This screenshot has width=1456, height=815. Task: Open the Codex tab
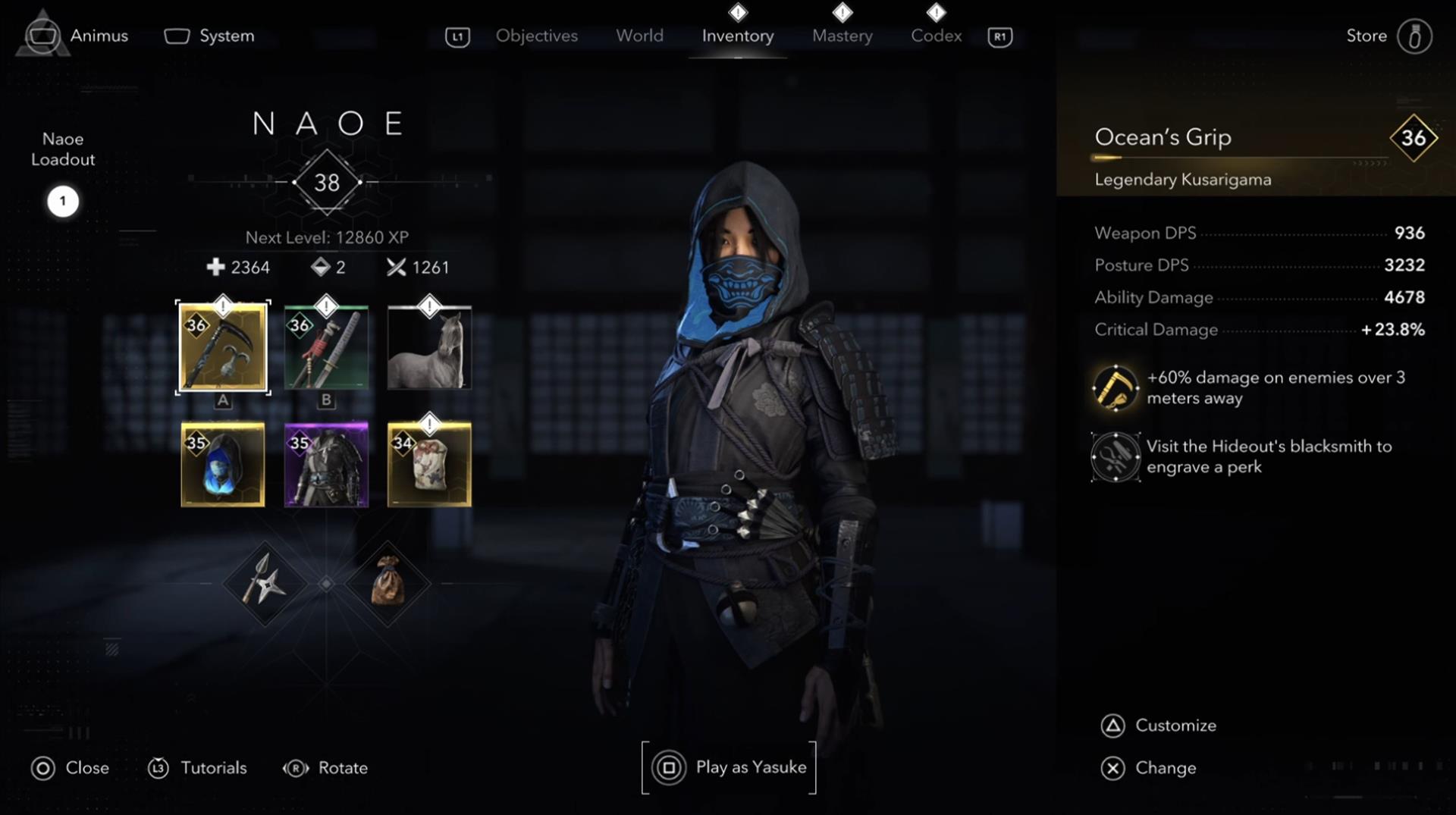coord(936,36)
